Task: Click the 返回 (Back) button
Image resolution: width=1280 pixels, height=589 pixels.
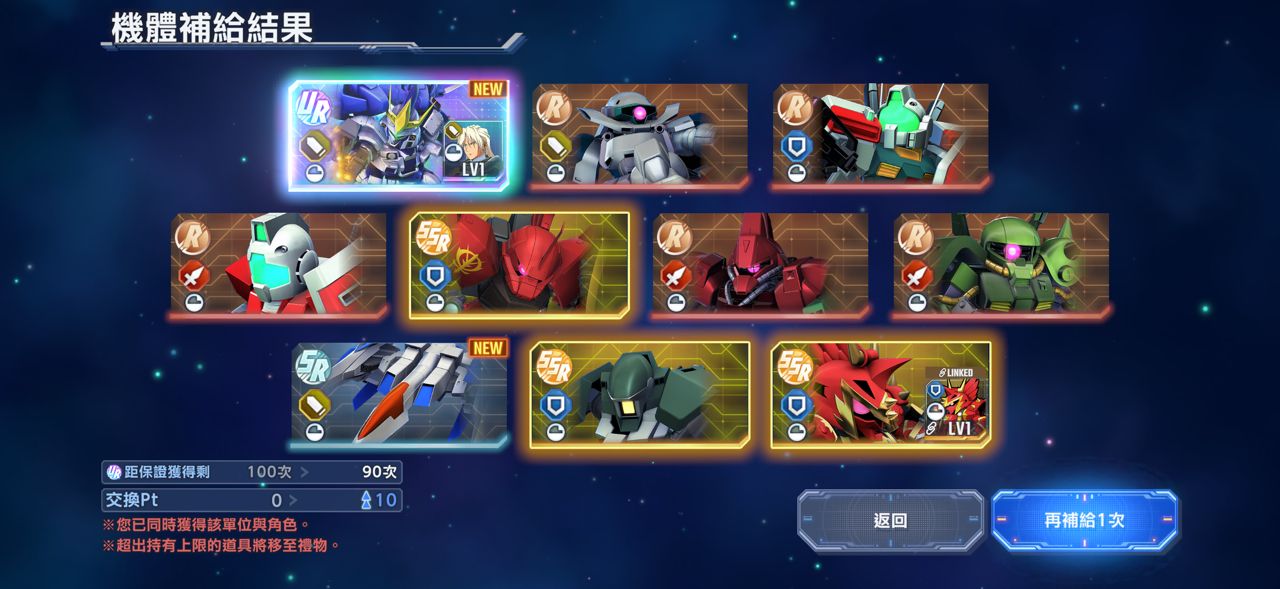Action: coord(890,520)
